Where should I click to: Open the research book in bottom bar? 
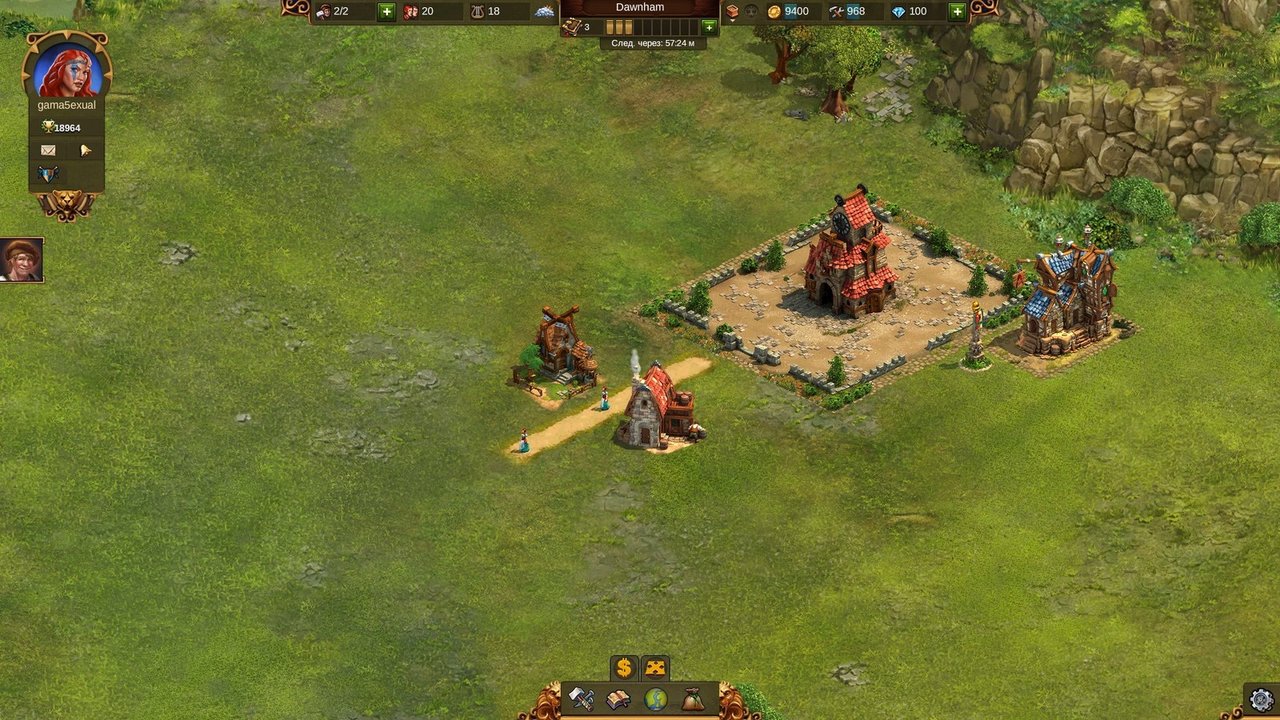pyautogui.click(x=619, y=699)
